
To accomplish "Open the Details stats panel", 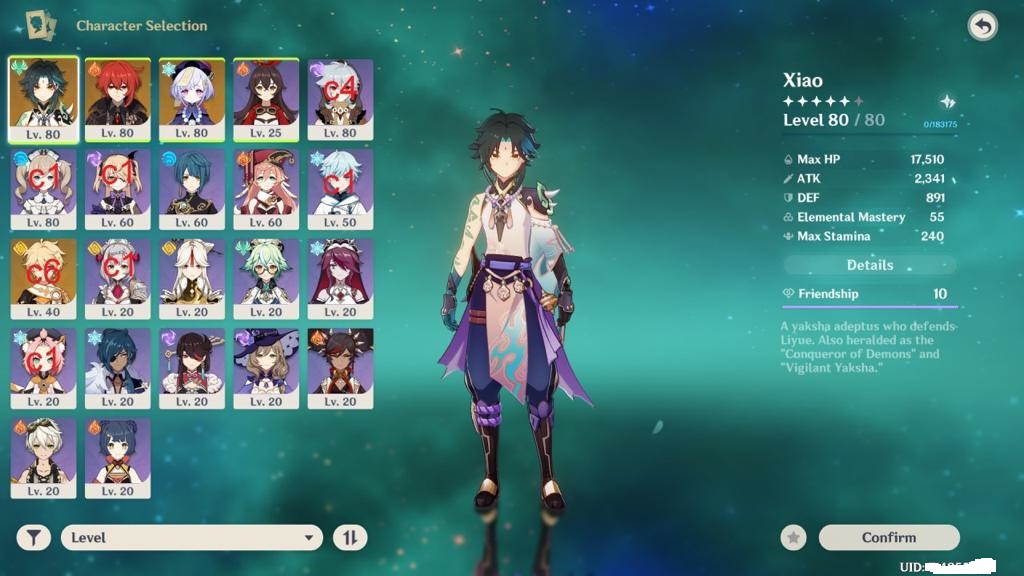I will click(x=870, y=265).
